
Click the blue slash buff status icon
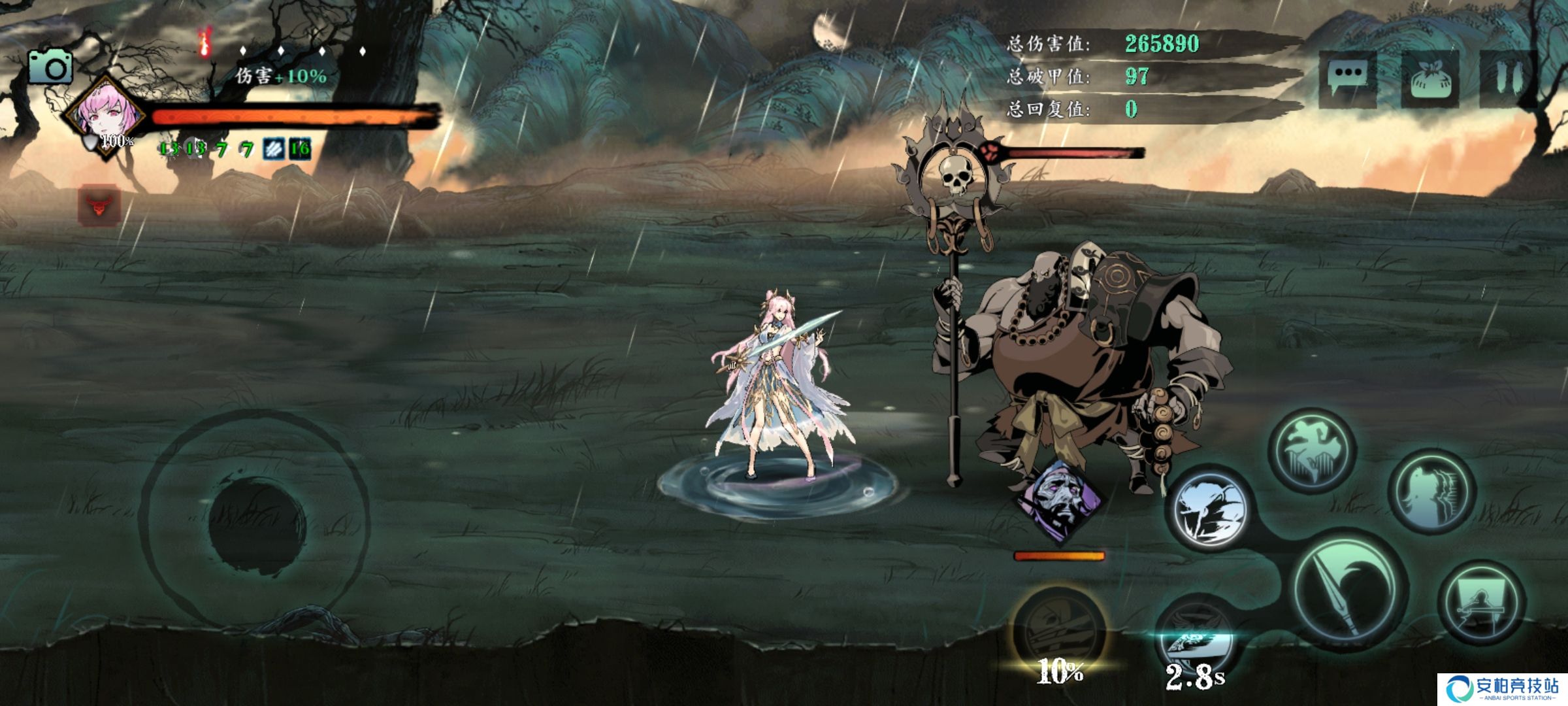coord(273,149)
